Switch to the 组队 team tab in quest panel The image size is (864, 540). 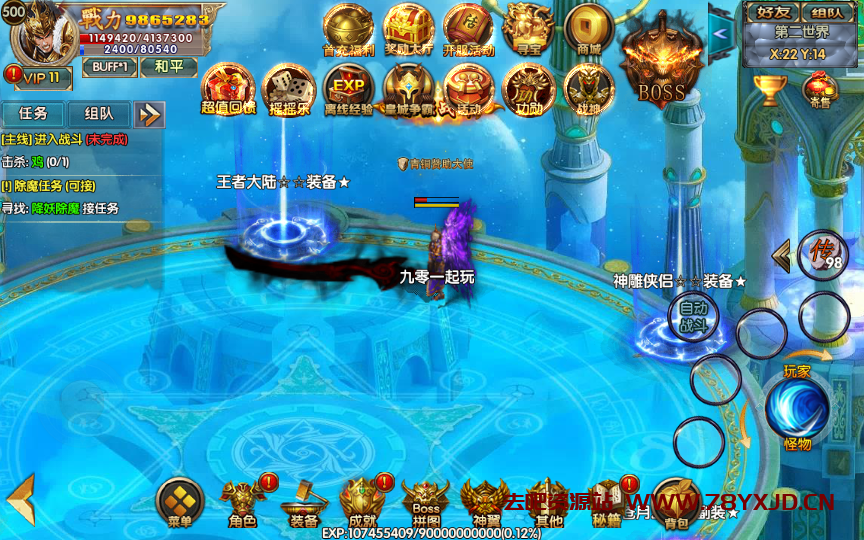(99, 114)
